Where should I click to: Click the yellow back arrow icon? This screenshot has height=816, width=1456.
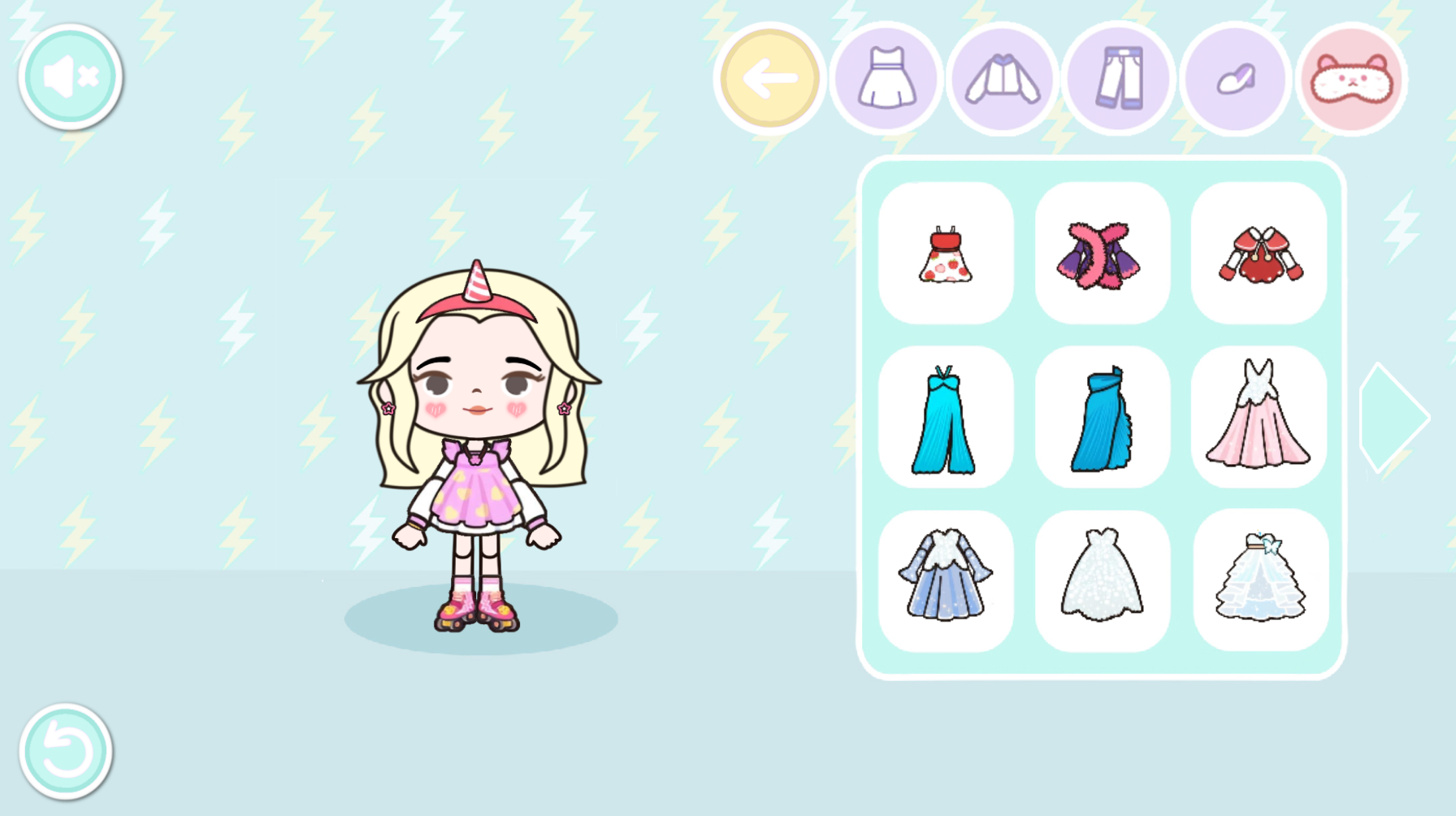tap(769, 79)
